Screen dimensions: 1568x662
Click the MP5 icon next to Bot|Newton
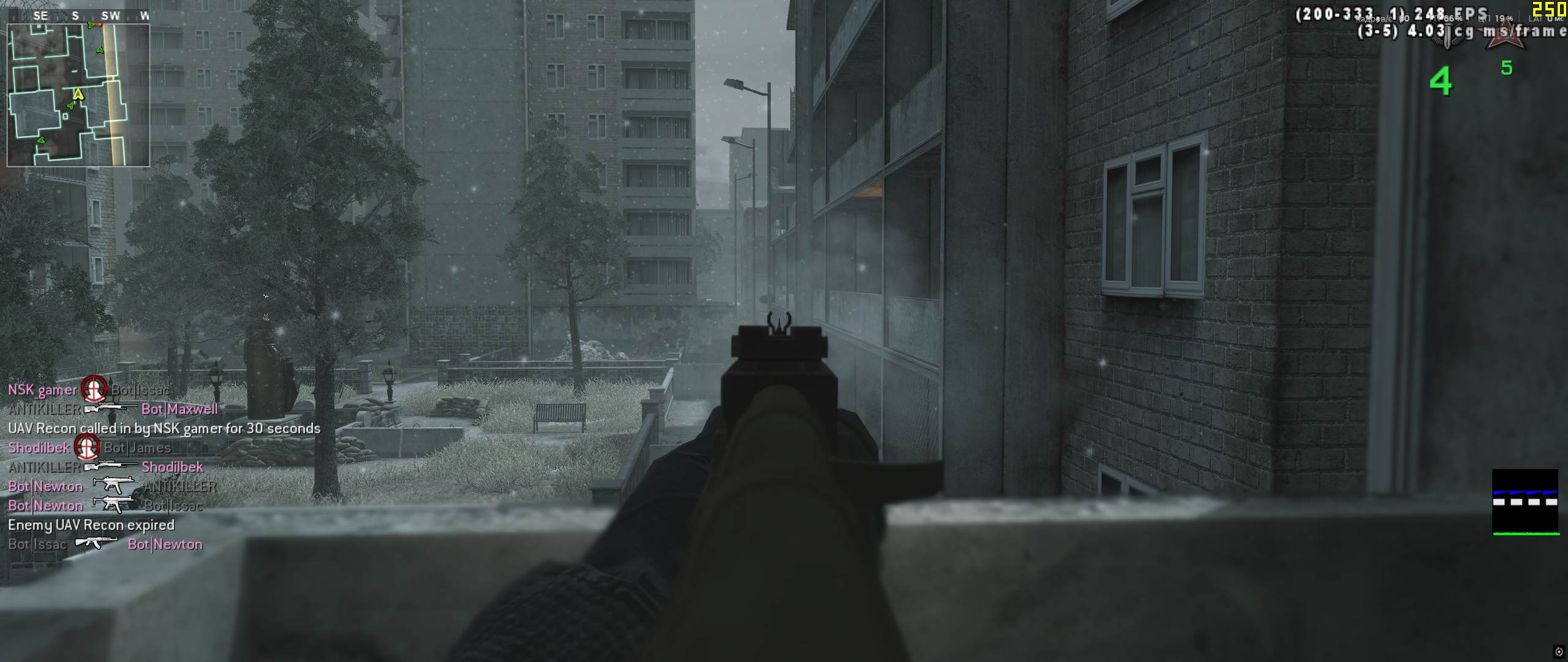[x=111, y=486]
